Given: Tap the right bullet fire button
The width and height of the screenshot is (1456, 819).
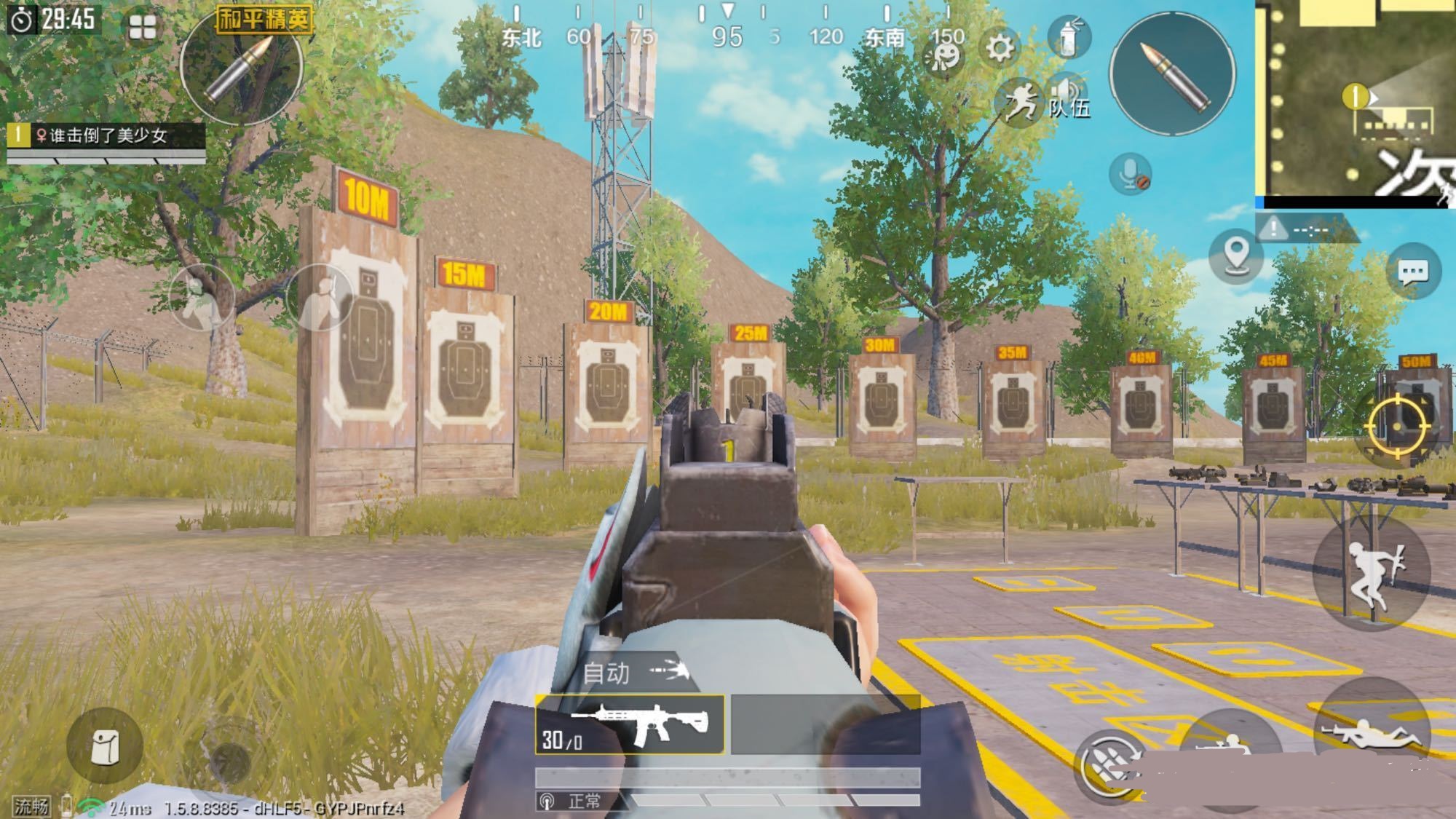Looking at the screenshot, I should click(x=1172, y=74).
